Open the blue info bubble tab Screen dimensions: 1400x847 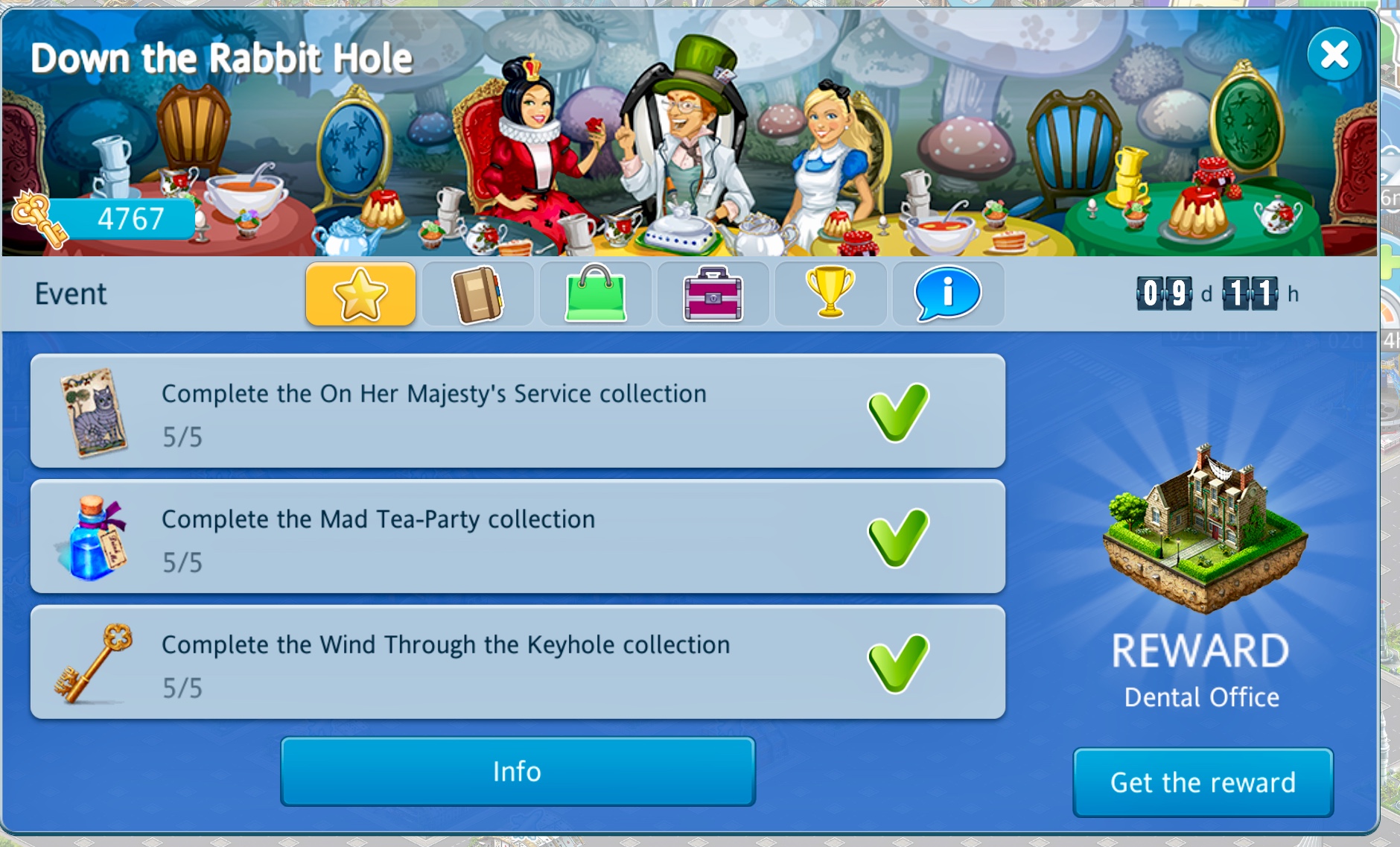pyautogui.click(x=947, y=294)
